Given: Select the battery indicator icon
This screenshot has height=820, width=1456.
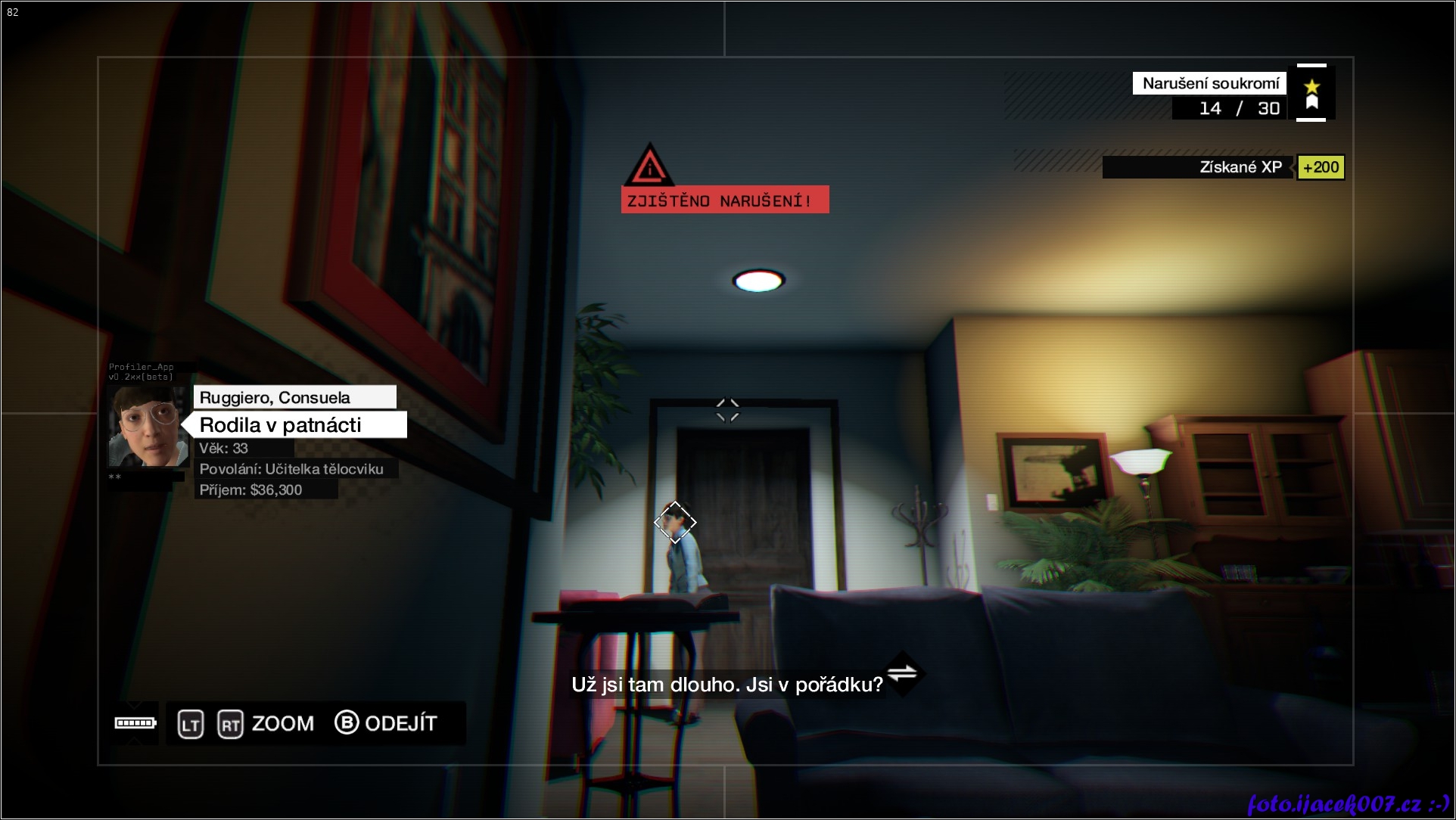Looking at the screenshot, I should tap(135, 723).
